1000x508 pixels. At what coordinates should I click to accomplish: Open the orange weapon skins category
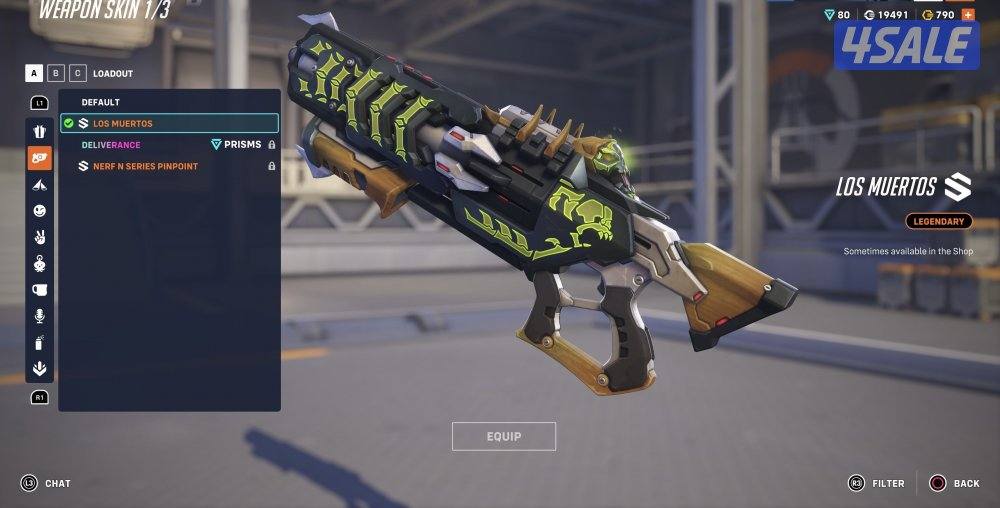(39, 158)
